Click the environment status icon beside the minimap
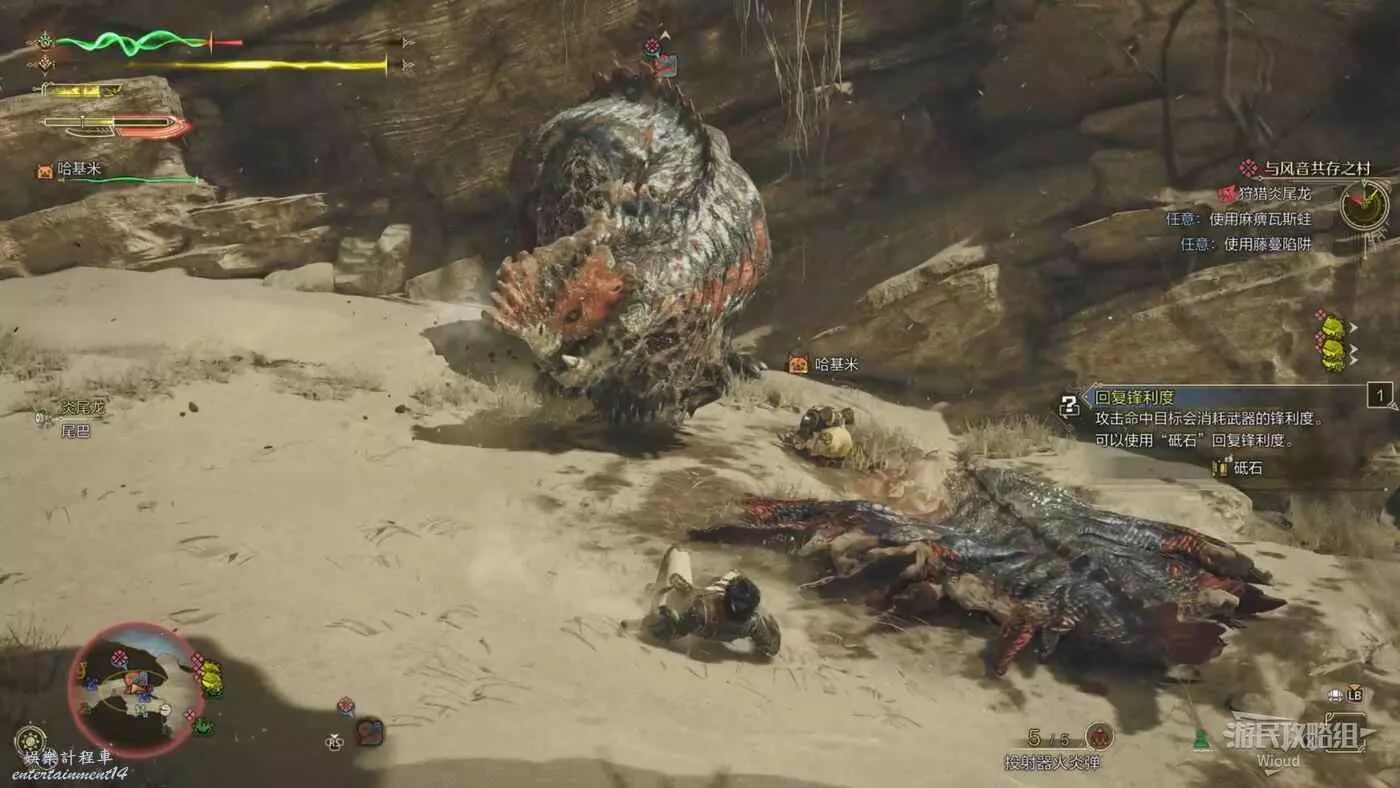Viewport: 1400px width, 788px height. click(30, 740)
